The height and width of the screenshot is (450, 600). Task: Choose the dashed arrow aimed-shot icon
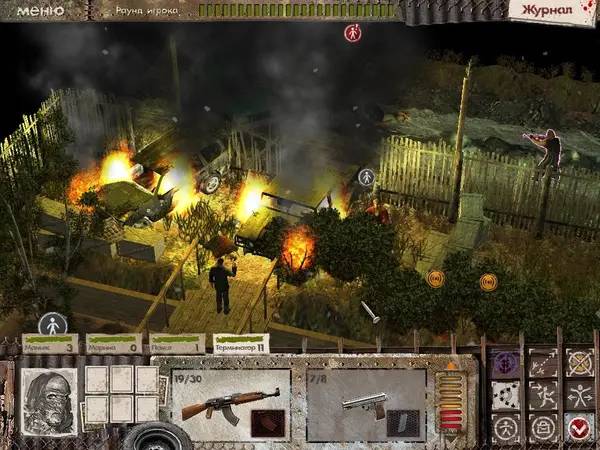543,362
